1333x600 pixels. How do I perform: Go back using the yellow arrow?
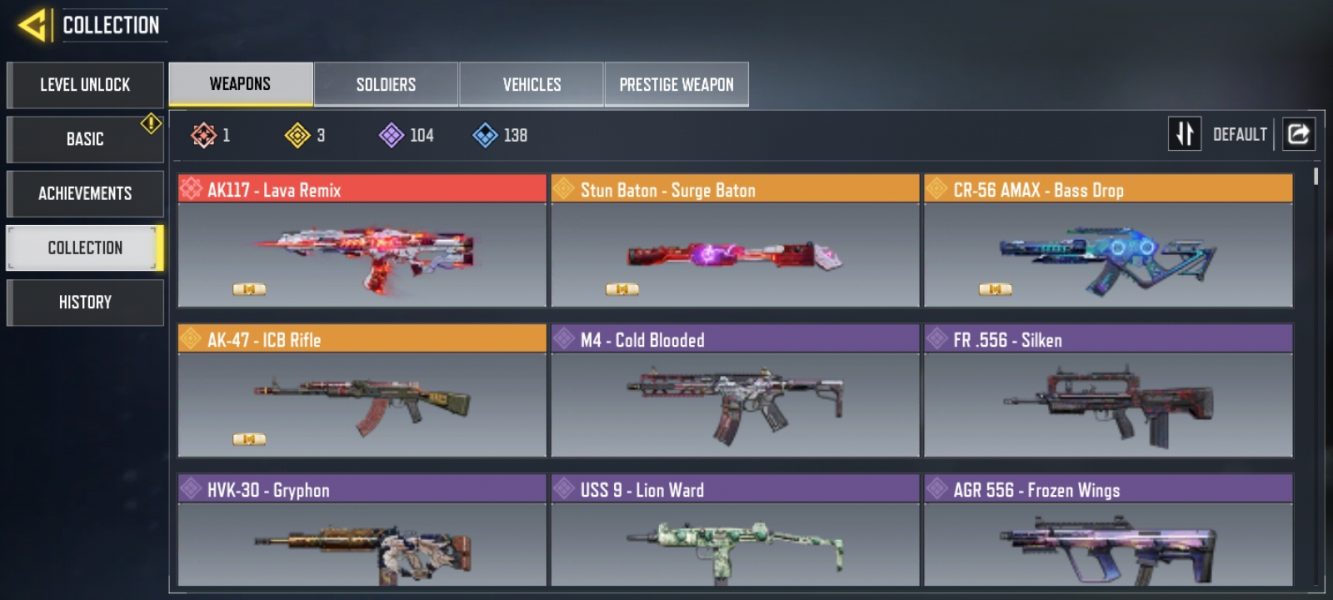(32, 25)
